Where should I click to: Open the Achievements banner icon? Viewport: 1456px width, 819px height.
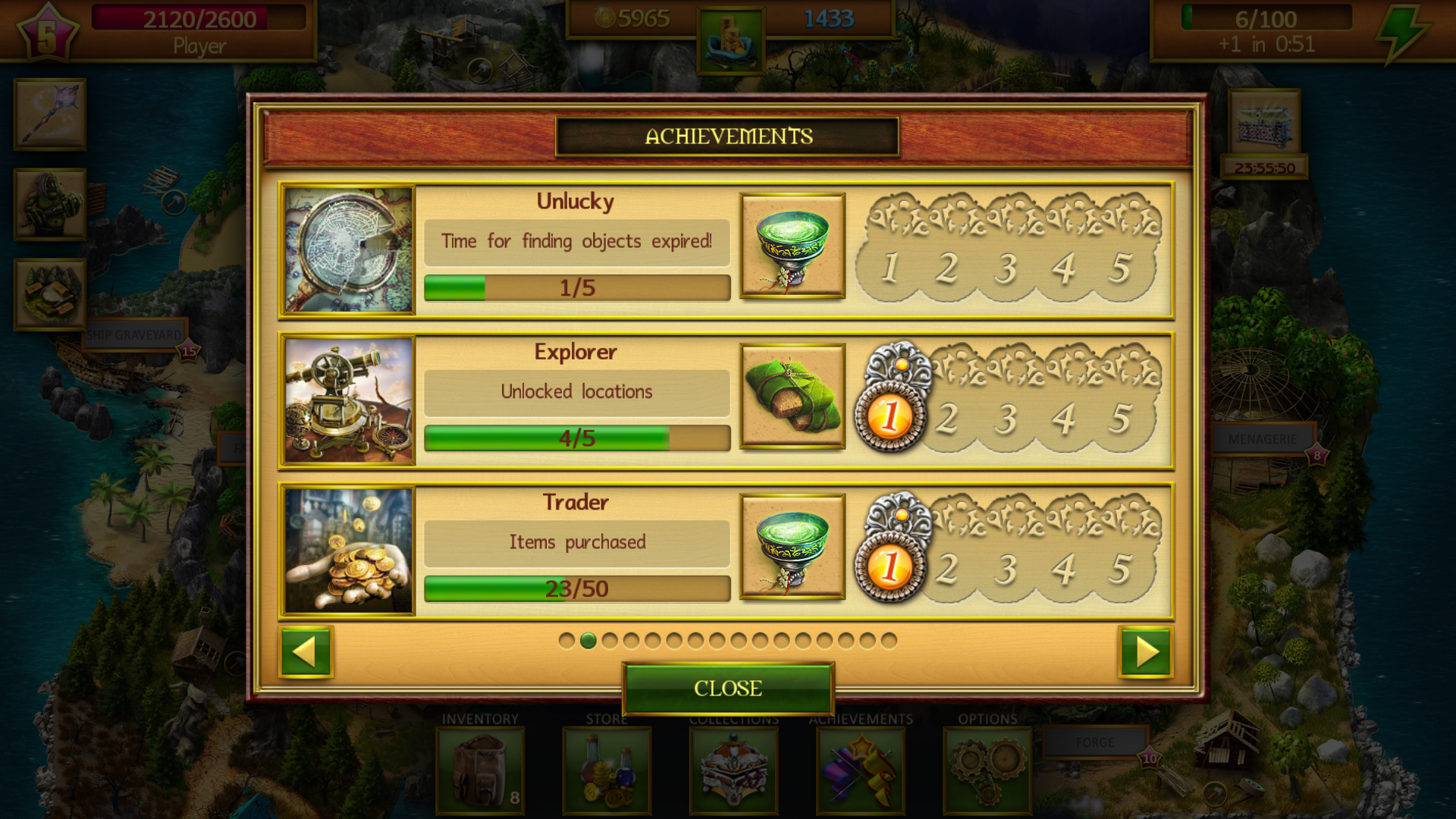tap(859, 769)
